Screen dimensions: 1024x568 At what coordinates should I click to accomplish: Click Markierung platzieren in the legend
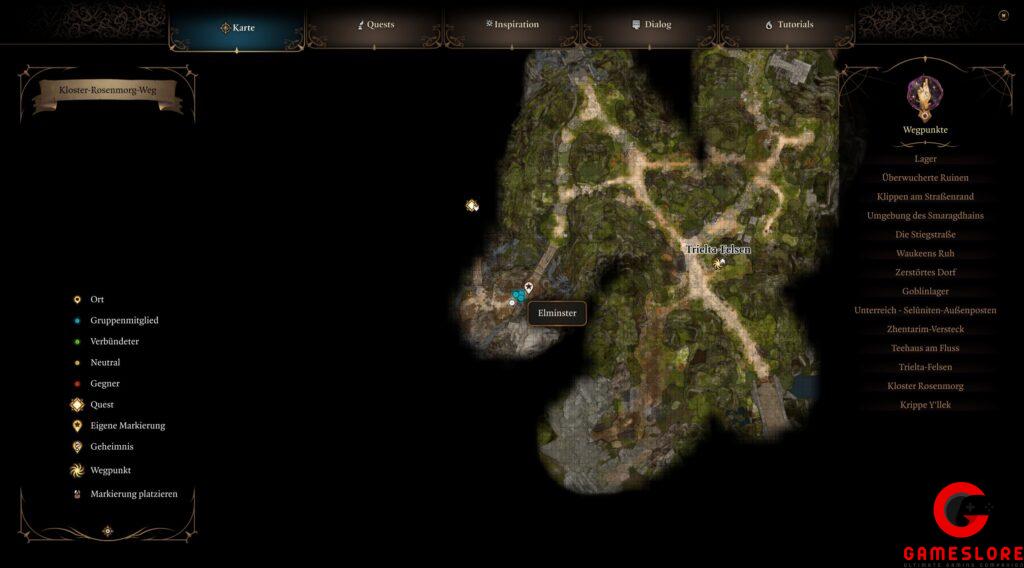(126, 494)
